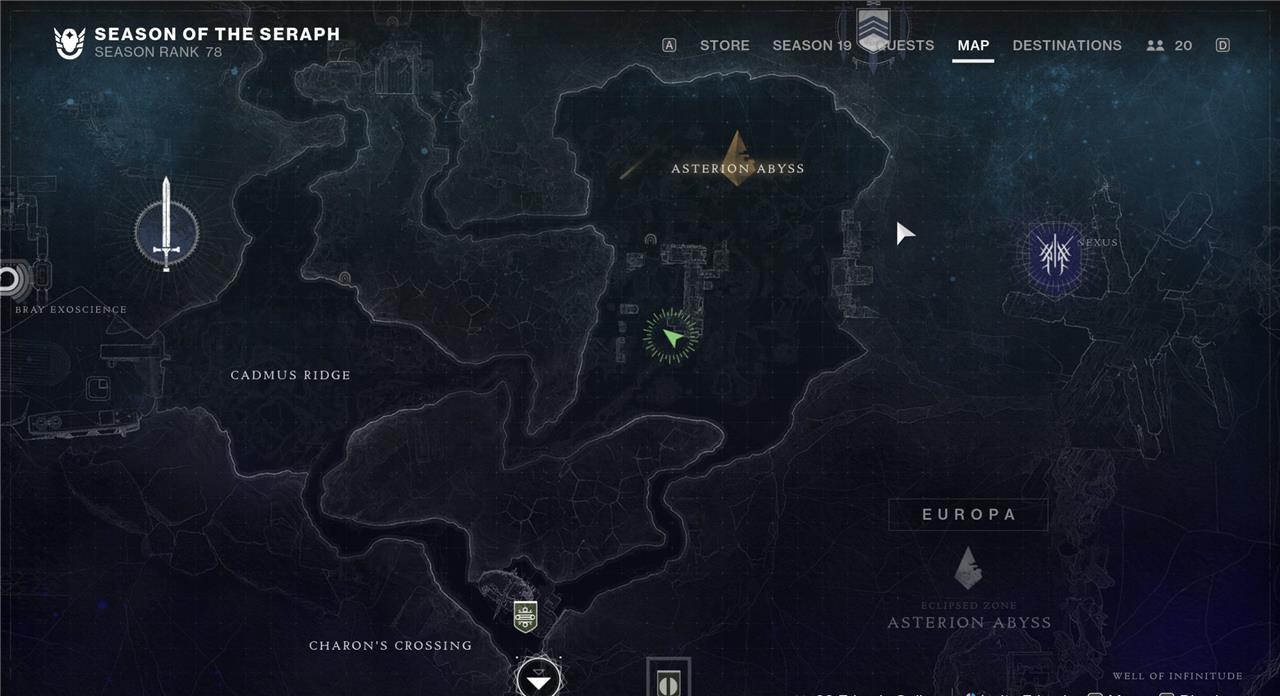The height and width of the screenshot is (696, 1280).
Task: Click the orange Asterion Abyss event icon
Action: (x=738, y=153)
